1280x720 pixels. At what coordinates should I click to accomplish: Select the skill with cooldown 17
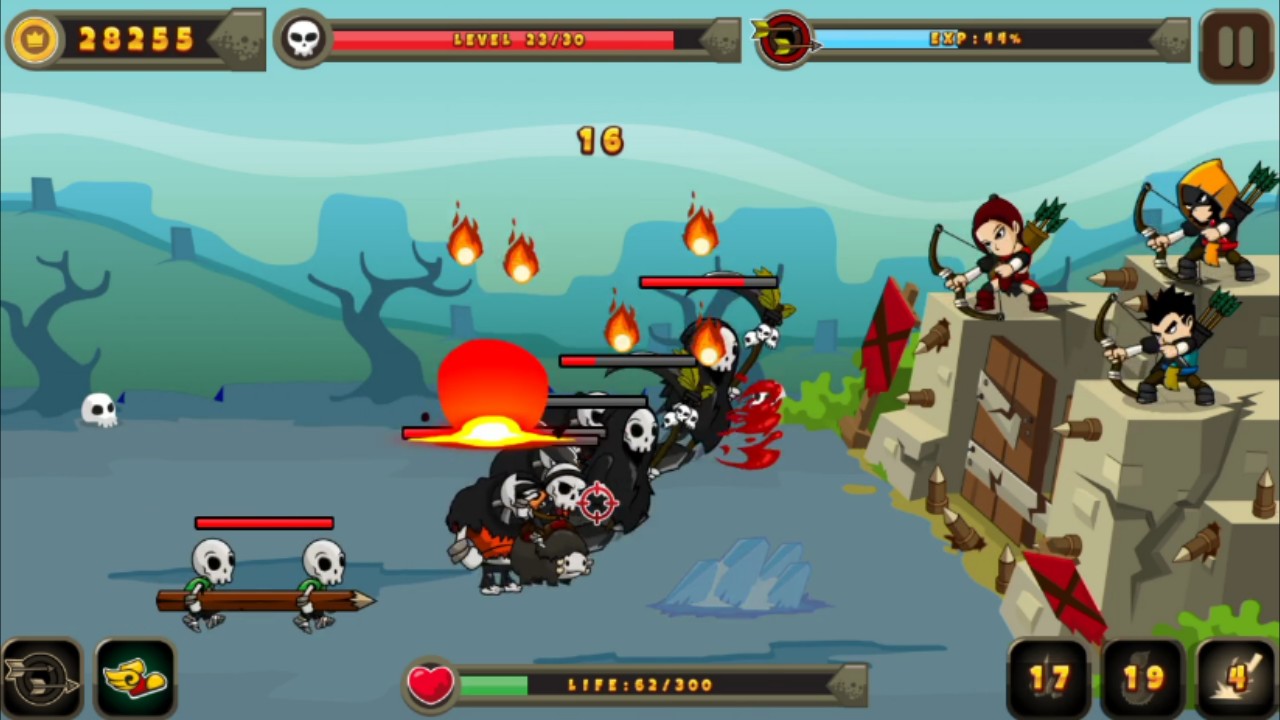(1049, 680)
